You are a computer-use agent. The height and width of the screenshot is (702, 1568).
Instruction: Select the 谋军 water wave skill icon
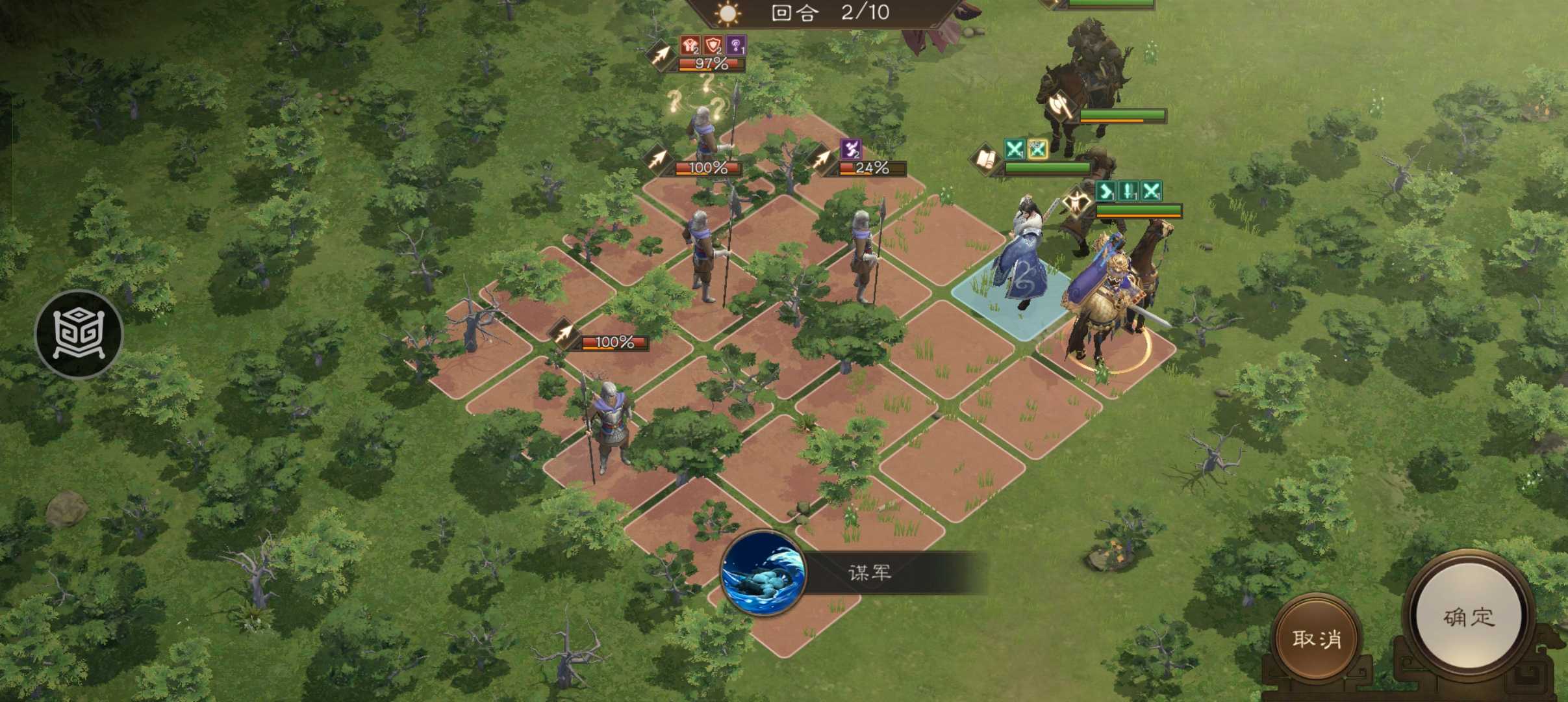(x=764, y=573)
